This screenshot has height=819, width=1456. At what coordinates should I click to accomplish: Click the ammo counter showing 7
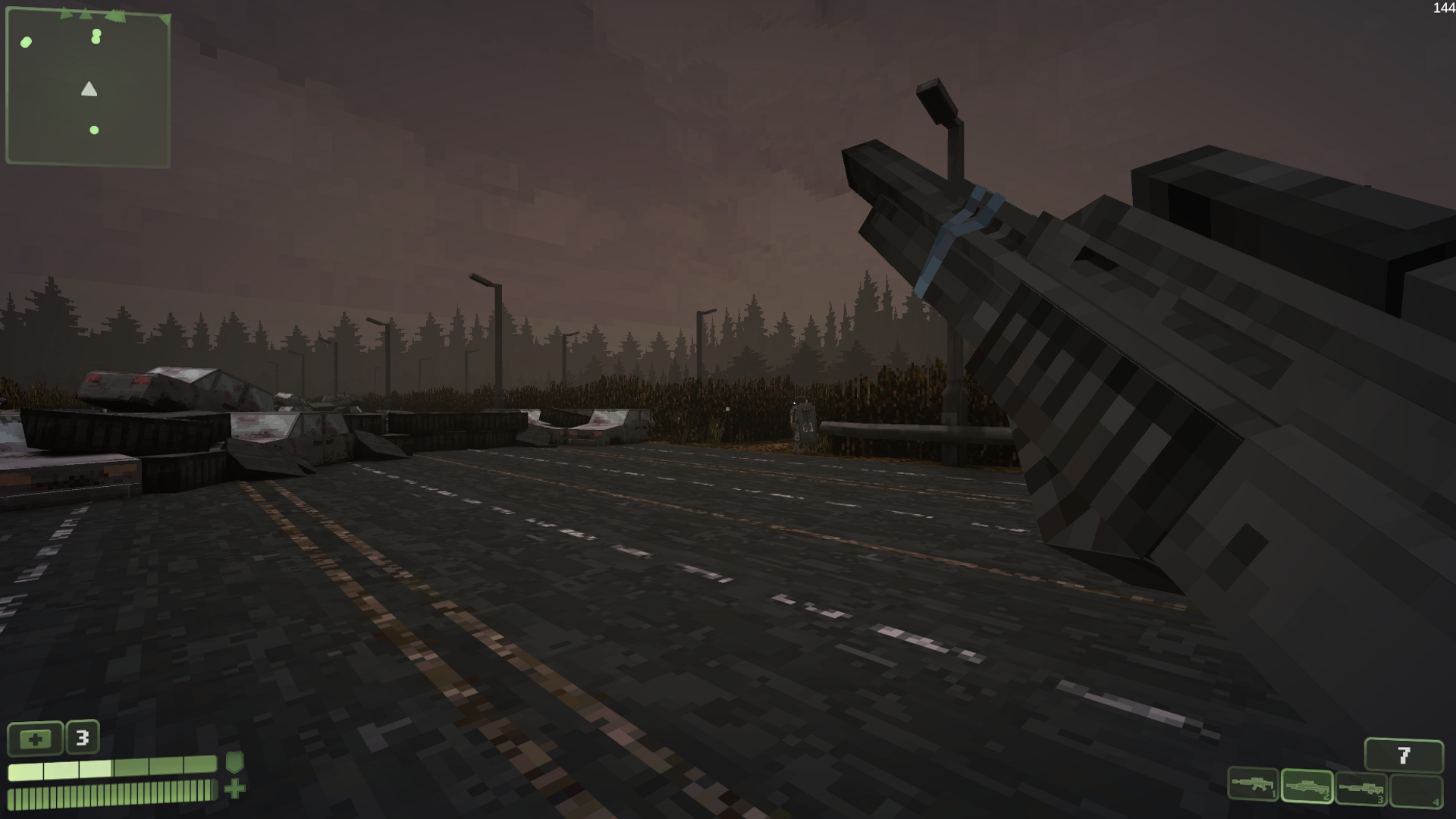tap(1404, 753)
